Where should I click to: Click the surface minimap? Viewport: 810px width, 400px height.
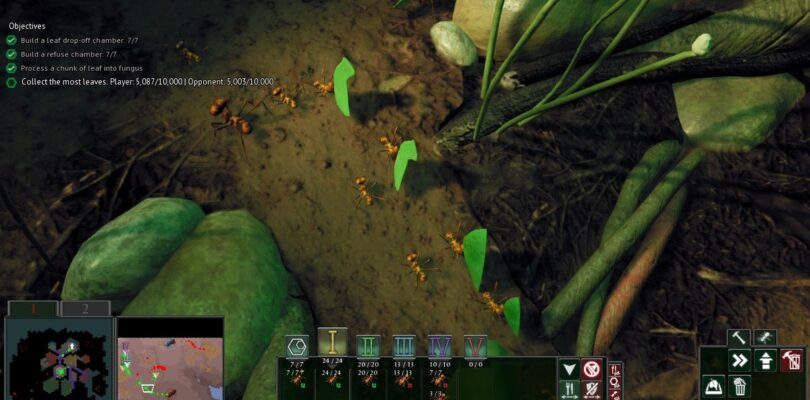point(170,360)
